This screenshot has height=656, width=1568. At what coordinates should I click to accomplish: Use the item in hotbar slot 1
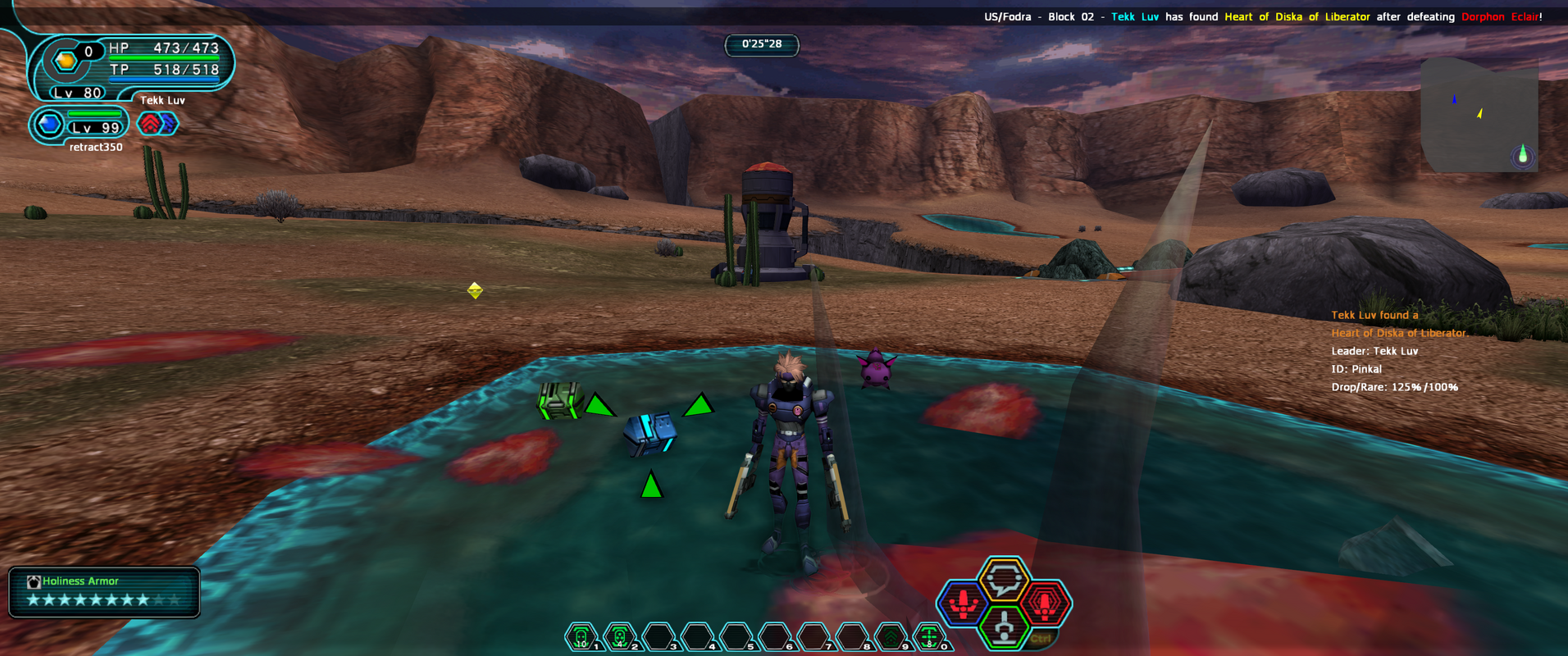pyautogui.click(x=581, y=636)
